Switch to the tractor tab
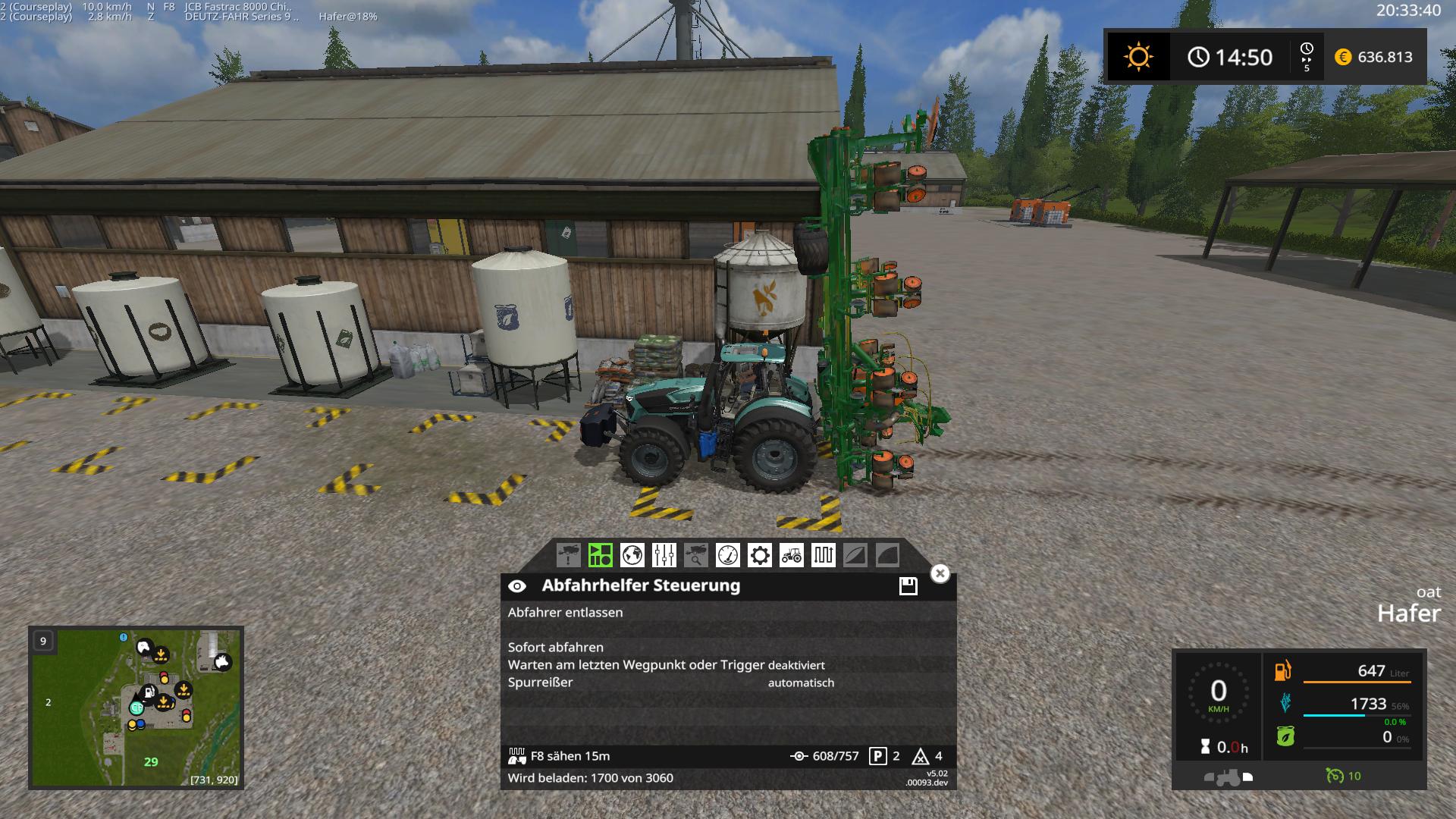The height and width of the screenshot is (819, 1456). [791, 555]
